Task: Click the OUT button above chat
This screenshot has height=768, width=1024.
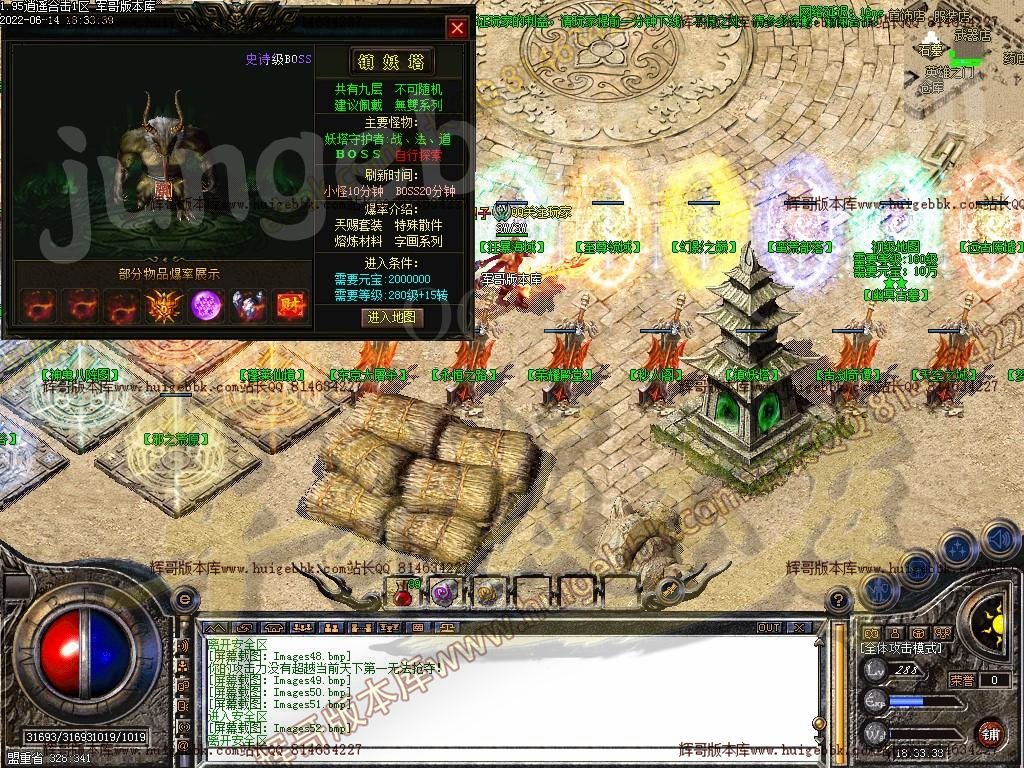Action: 768,628
